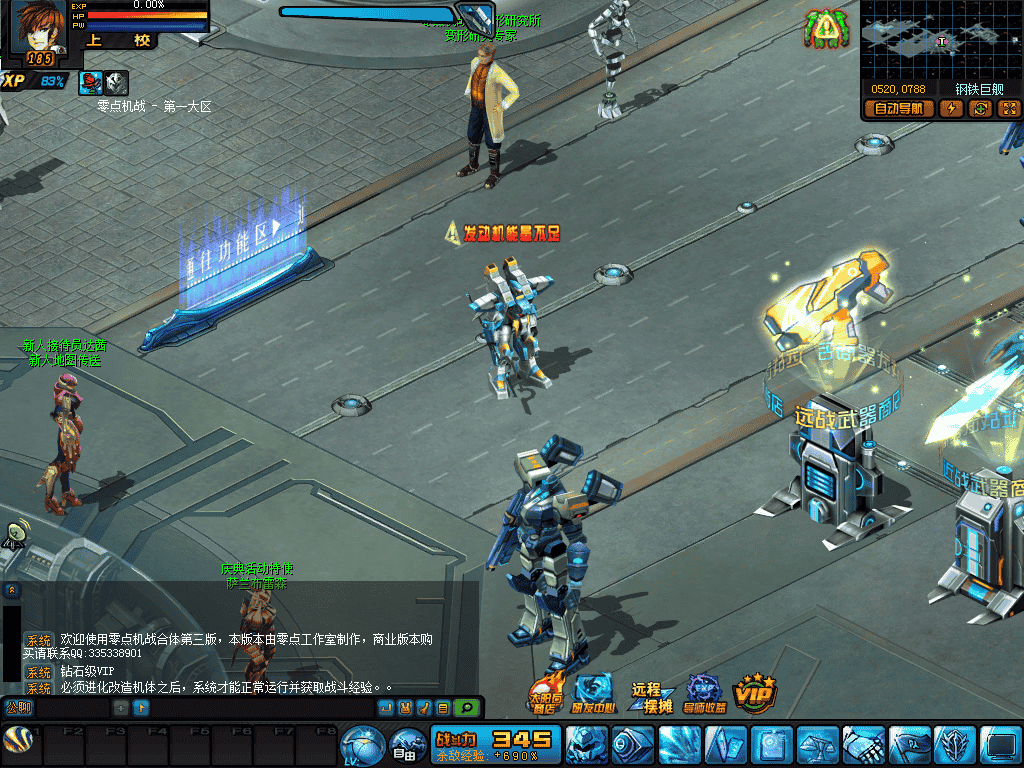This screenshot has height=768, width=1024.
Task: Open the 导师收益 mentor rewards icon
Action: click(x=705, y=693)
